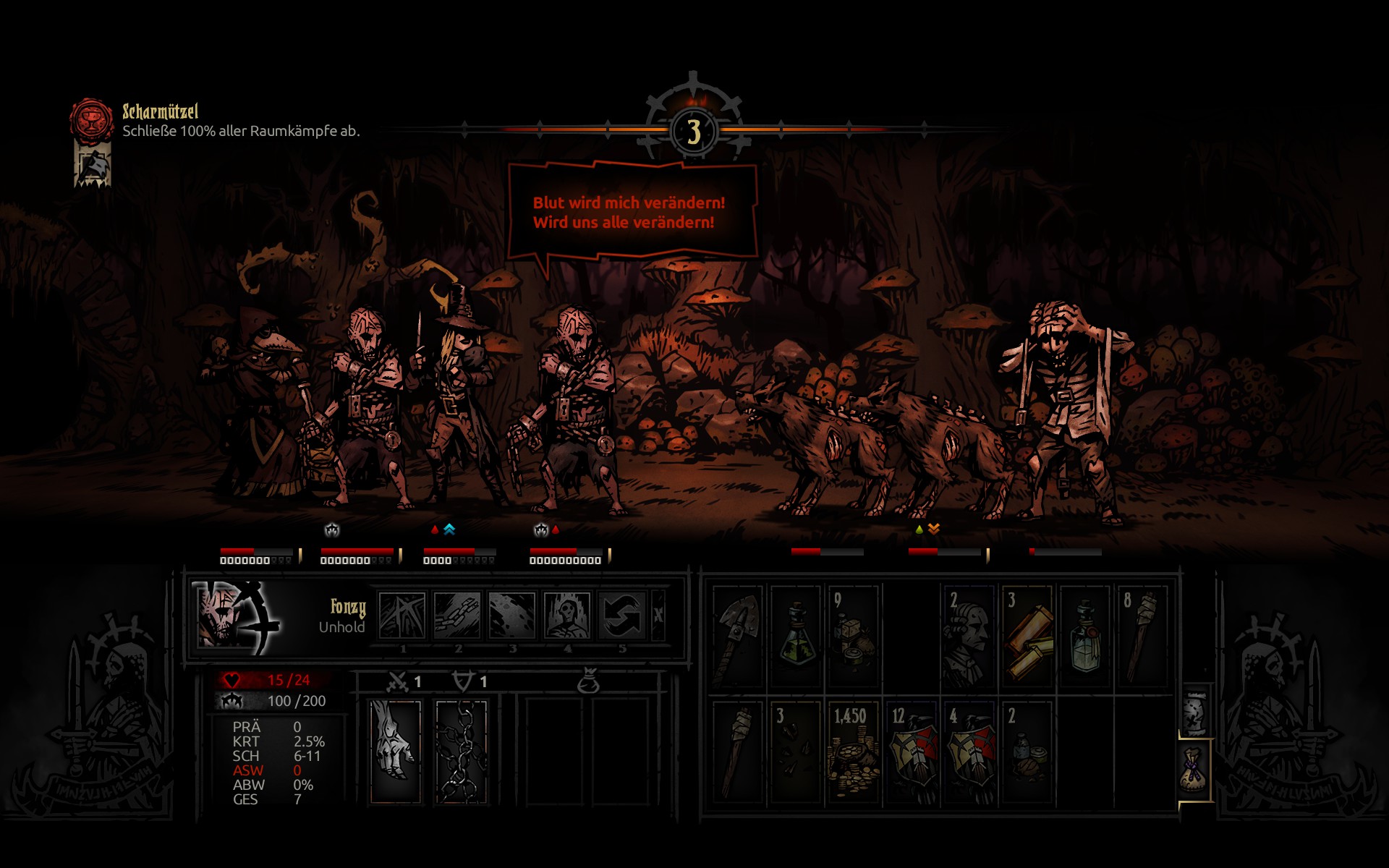Click Fonzy's hero portrait

point(235,617)
